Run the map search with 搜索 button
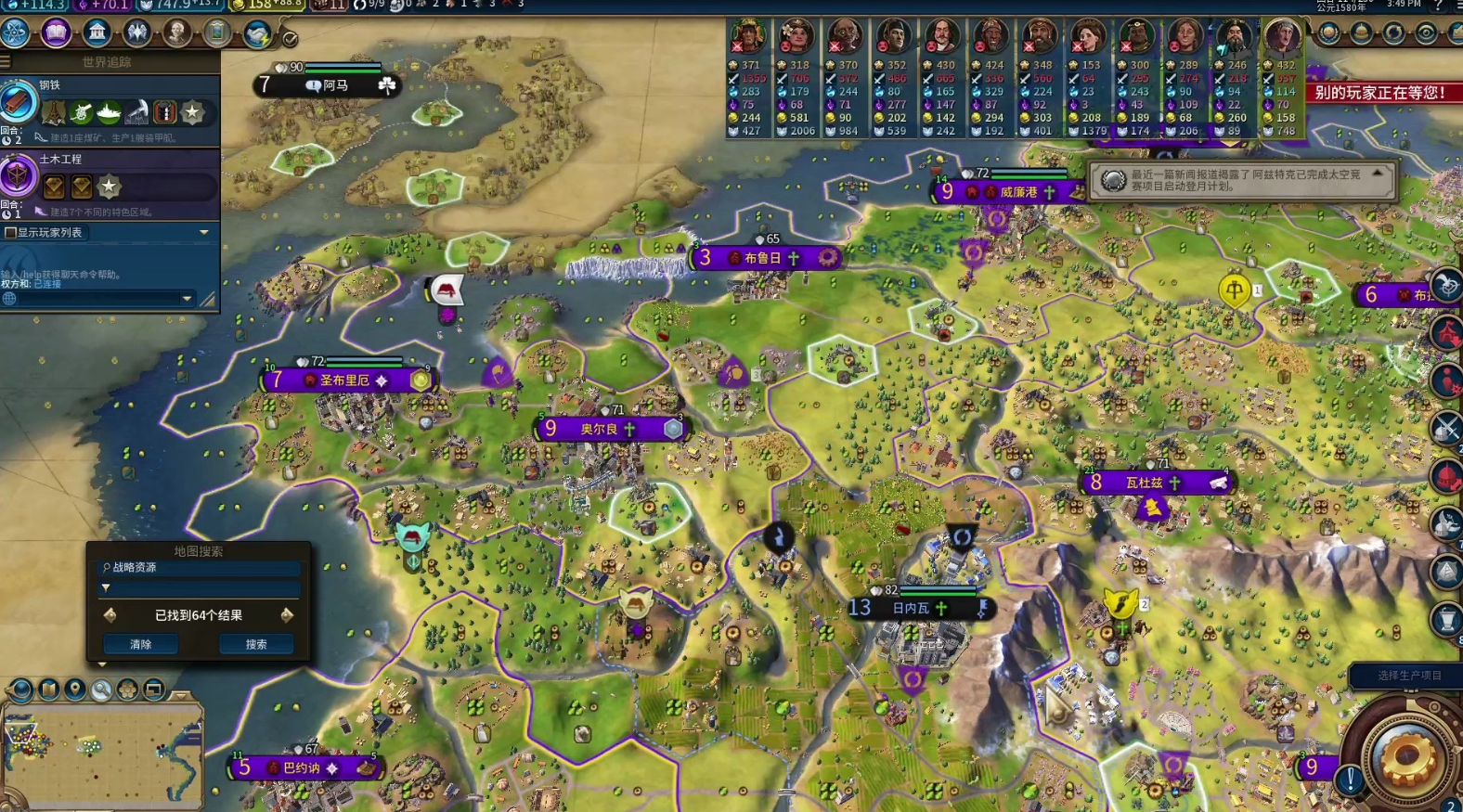Screen dimensions: 1463x812 click(x=256, y=644)
